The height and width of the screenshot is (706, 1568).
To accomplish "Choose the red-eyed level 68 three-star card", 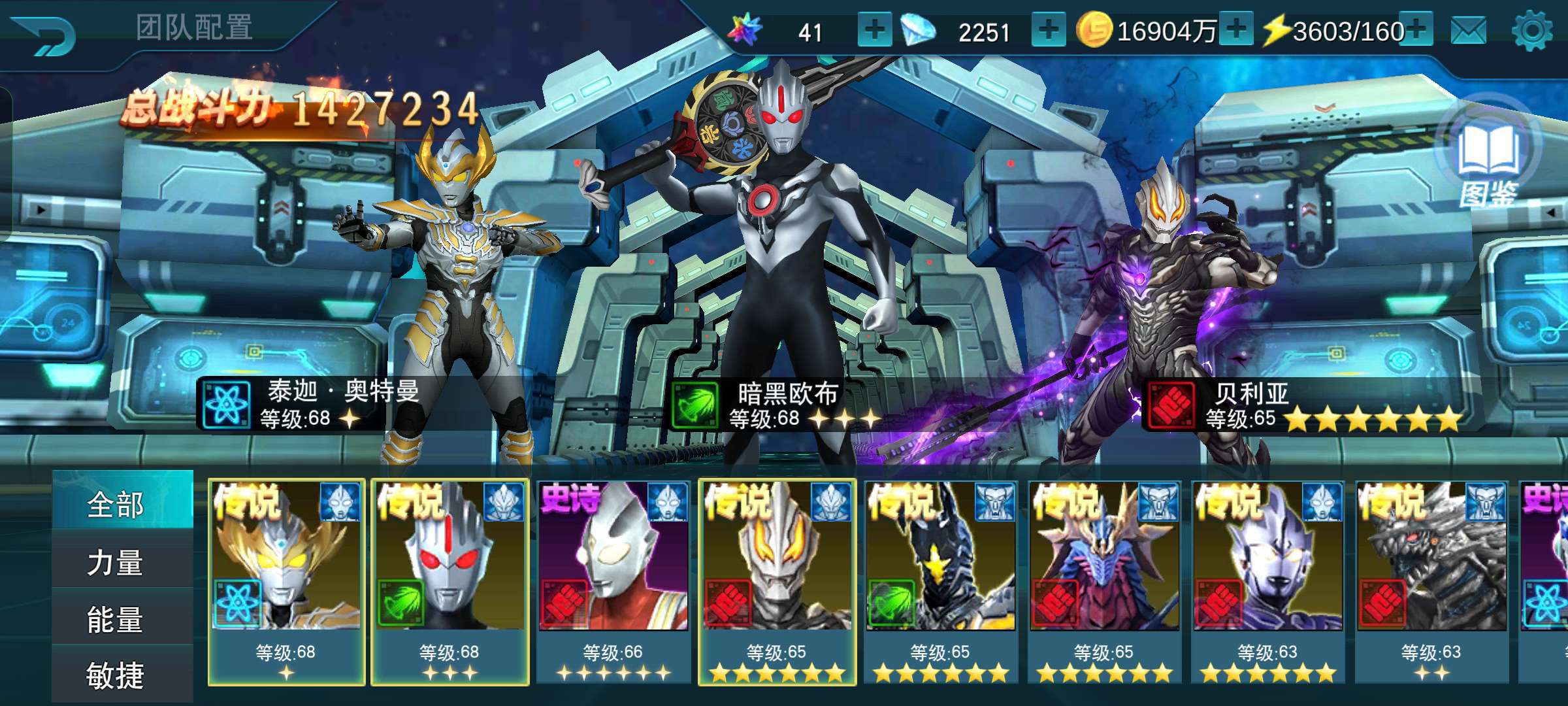I will tap(450, 582).
